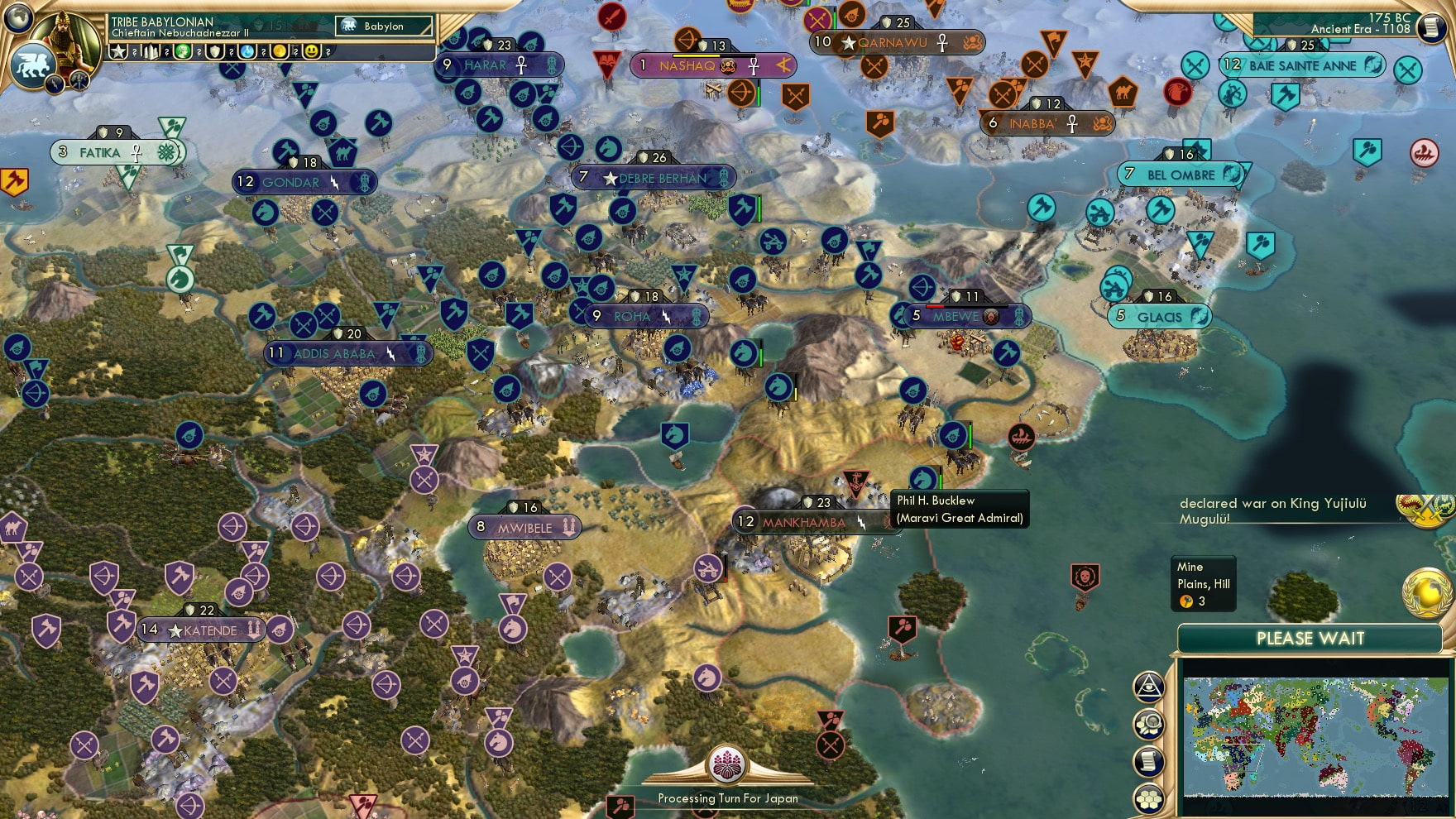Viewport: 1456px width, 819px height.
Task: Click the PLEASE WAIT panel
Action: pyautogui.click(x=1310, y=639)
